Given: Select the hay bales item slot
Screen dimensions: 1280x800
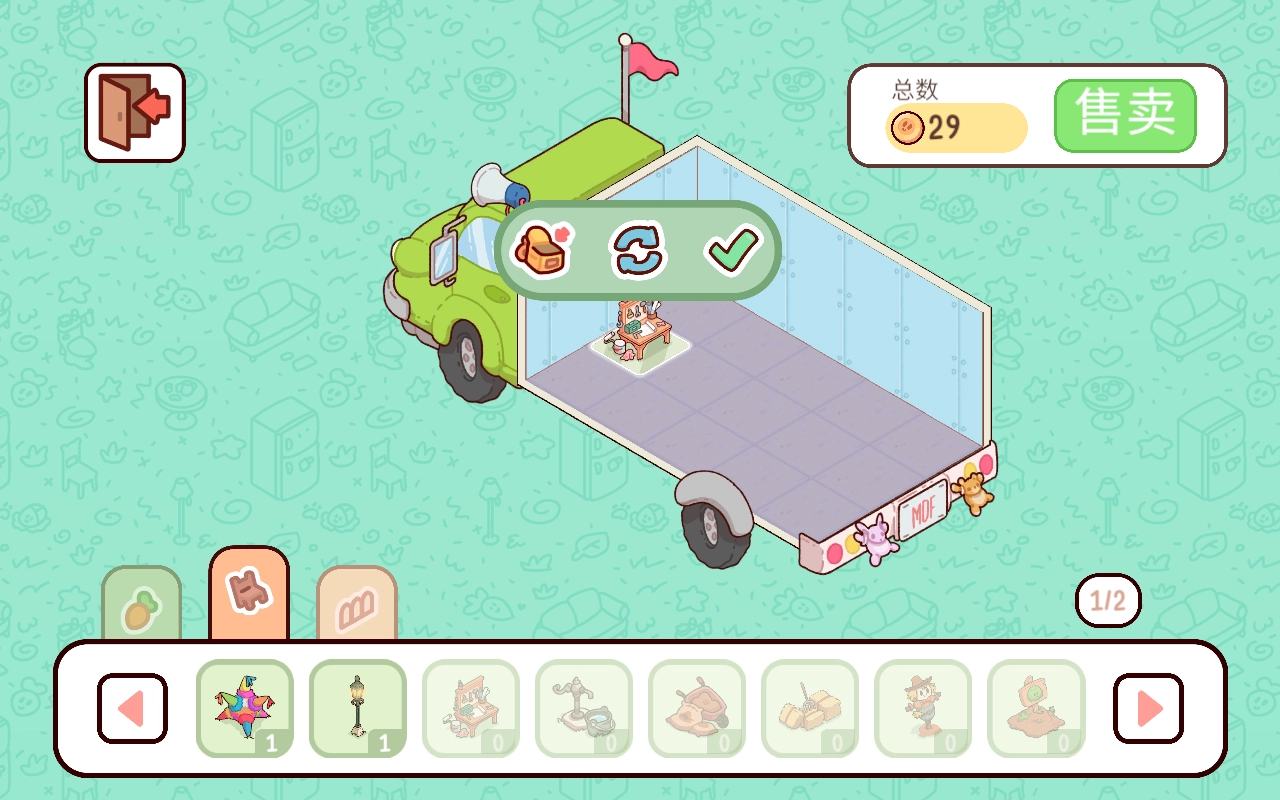Looking at the screenshot, I should [810, 708].
